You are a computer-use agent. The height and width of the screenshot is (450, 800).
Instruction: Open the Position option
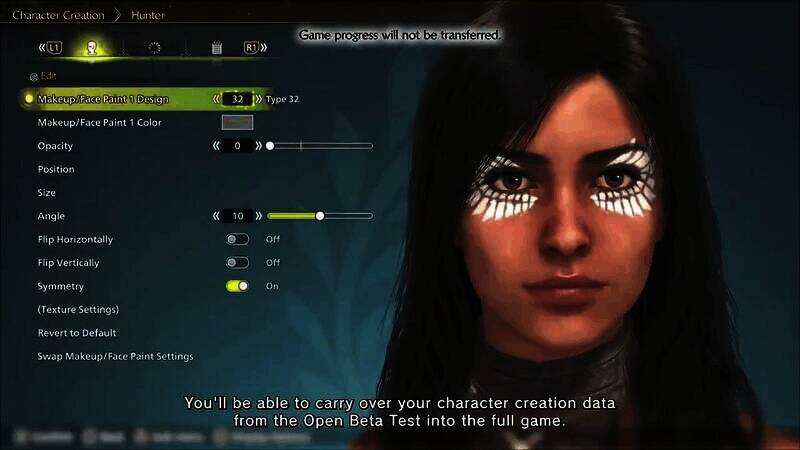[56, 169]
